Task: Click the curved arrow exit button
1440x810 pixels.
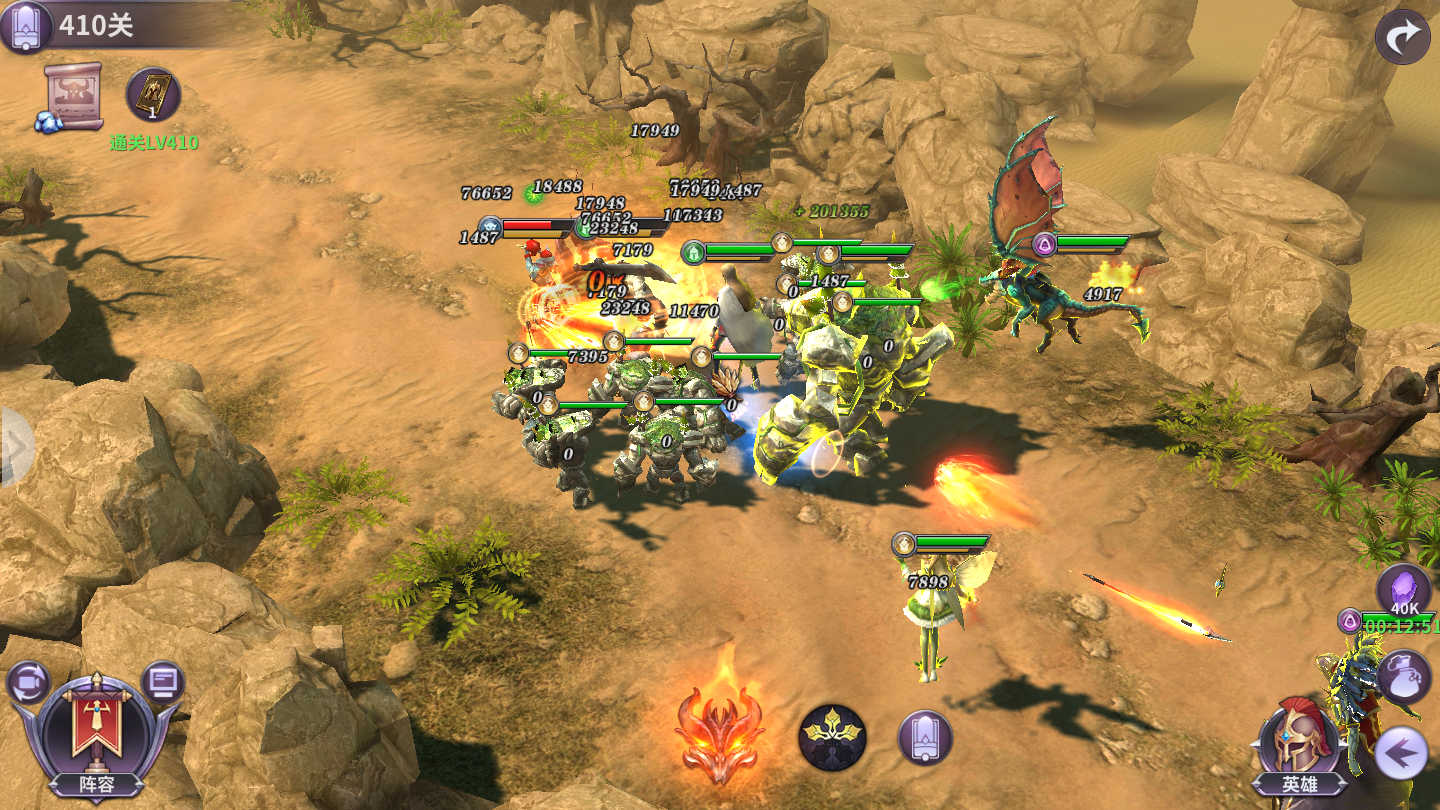Action: pyautogui.click(x=1402, y=38)
